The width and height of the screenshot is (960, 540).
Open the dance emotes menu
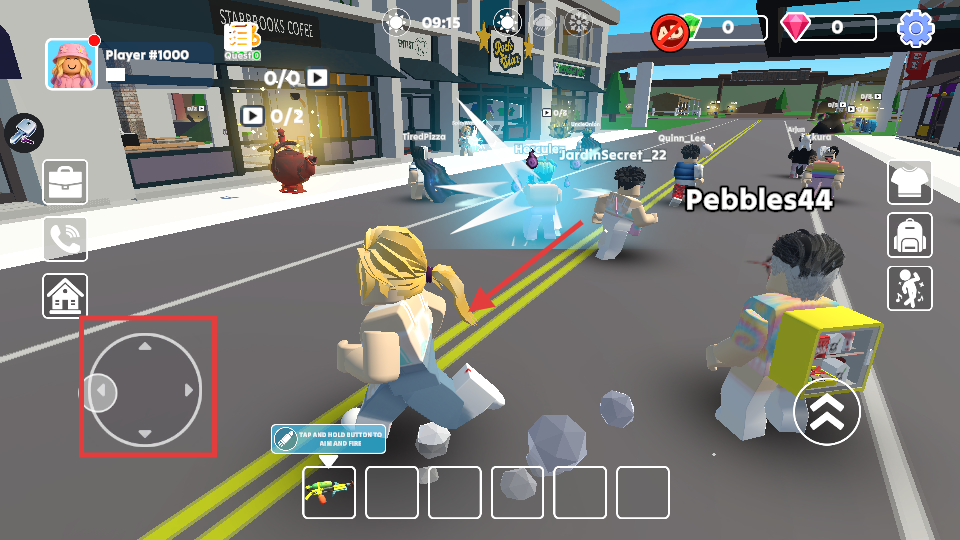click(909, 288)
